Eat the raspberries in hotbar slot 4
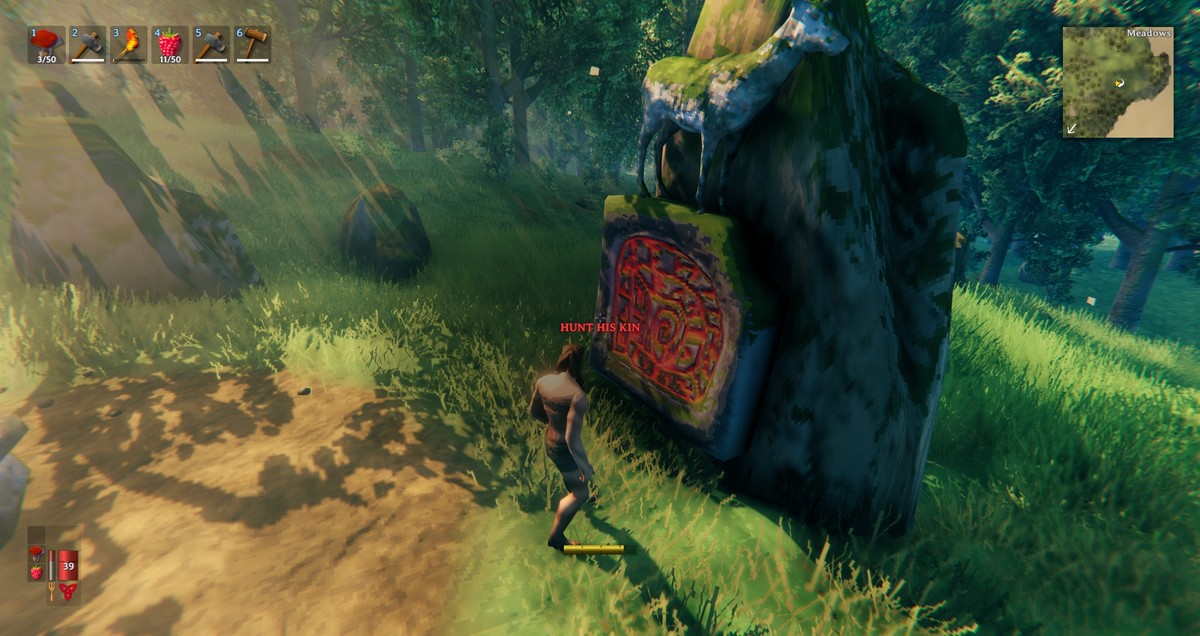This screenshot has height=636, width=1200. click(170, 45)
